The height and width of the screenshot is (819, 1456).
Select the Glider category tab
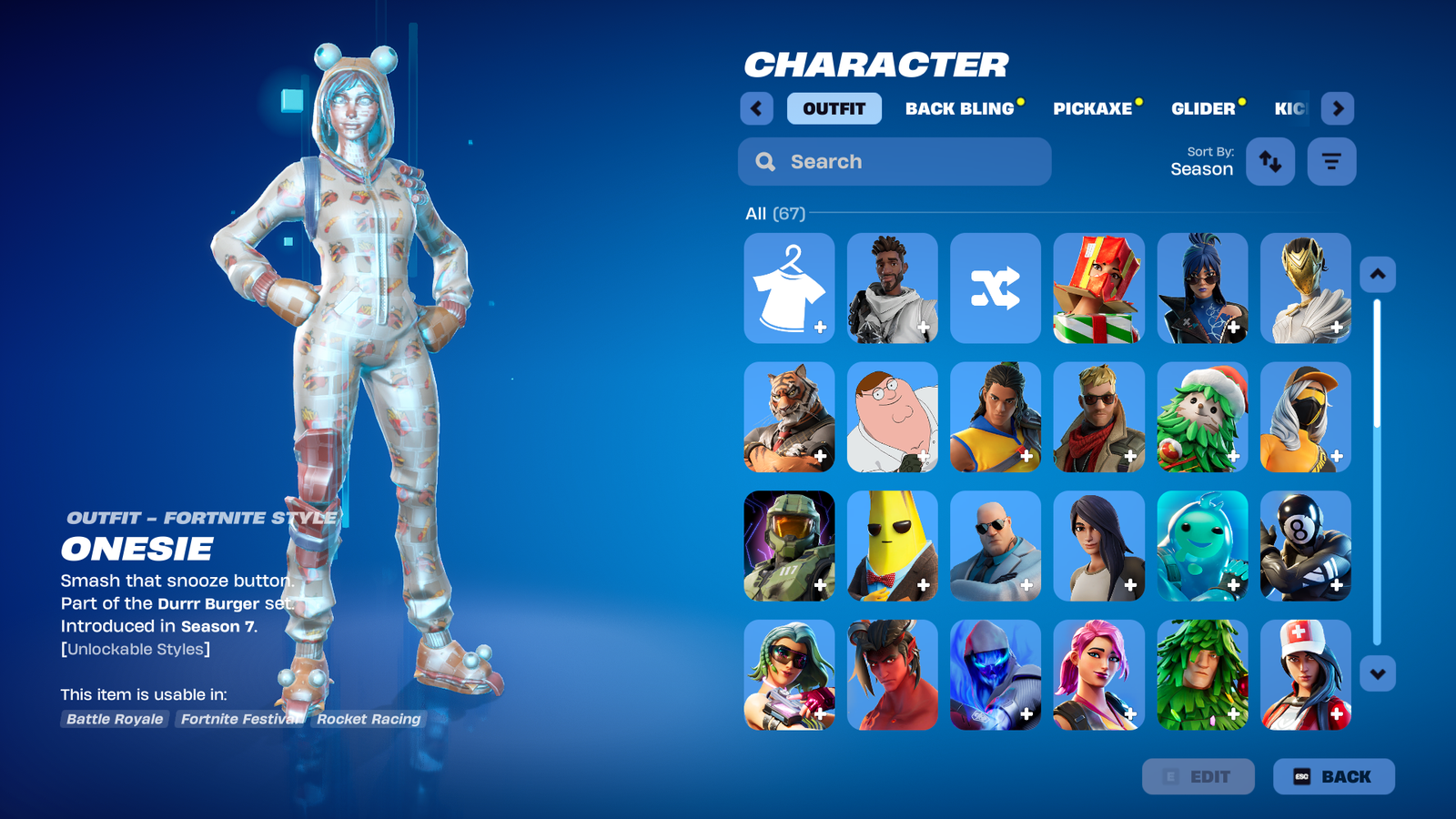tap(1203, 108)
